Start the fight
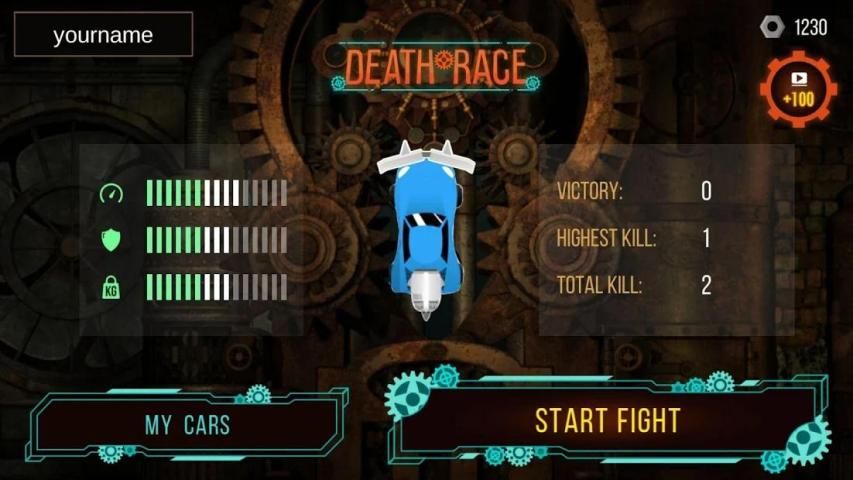Viewport: 853px width, 480px height. click(607, 421)
